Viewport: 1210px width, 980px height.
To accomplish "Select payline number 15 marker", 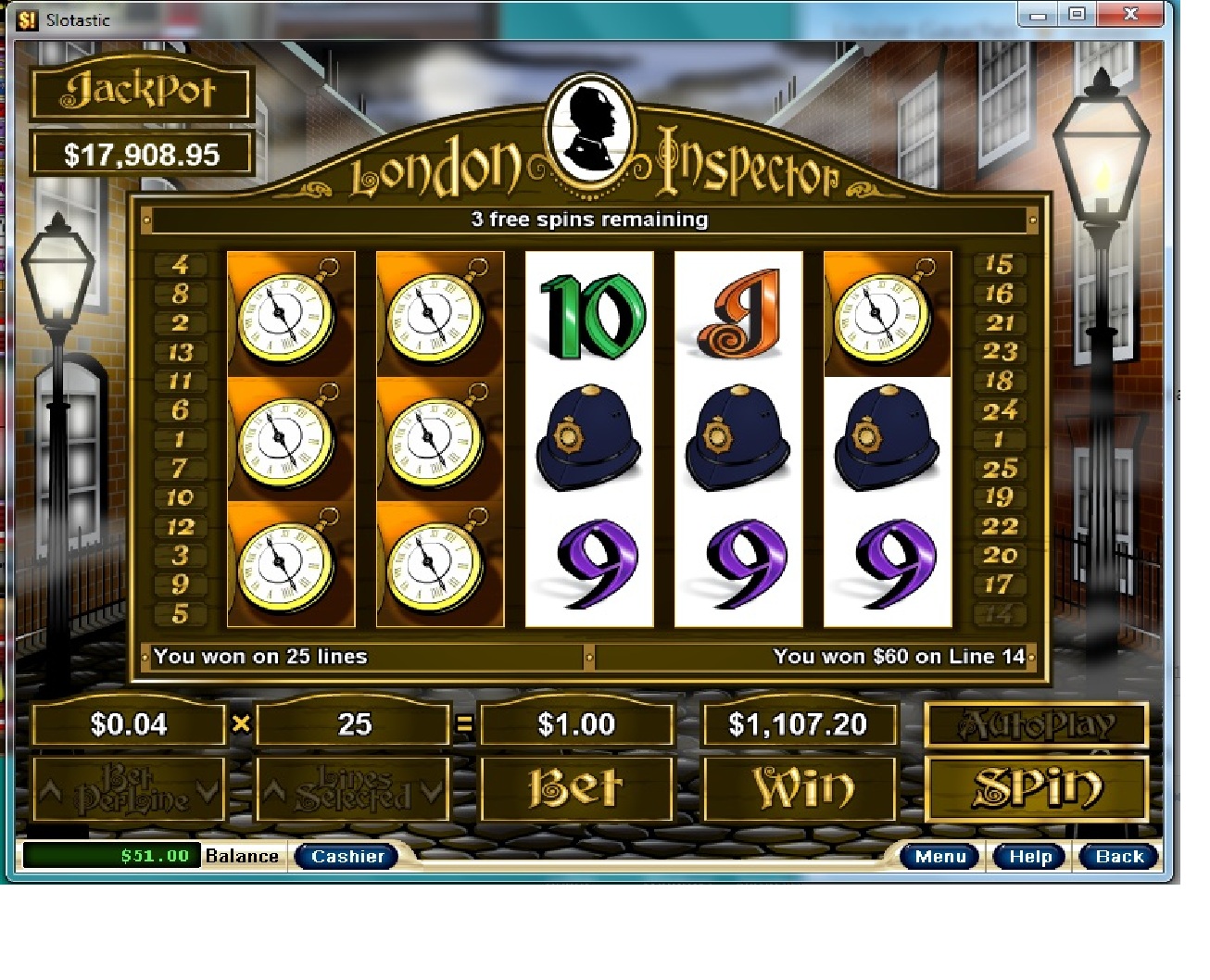I will pos(999,265).
